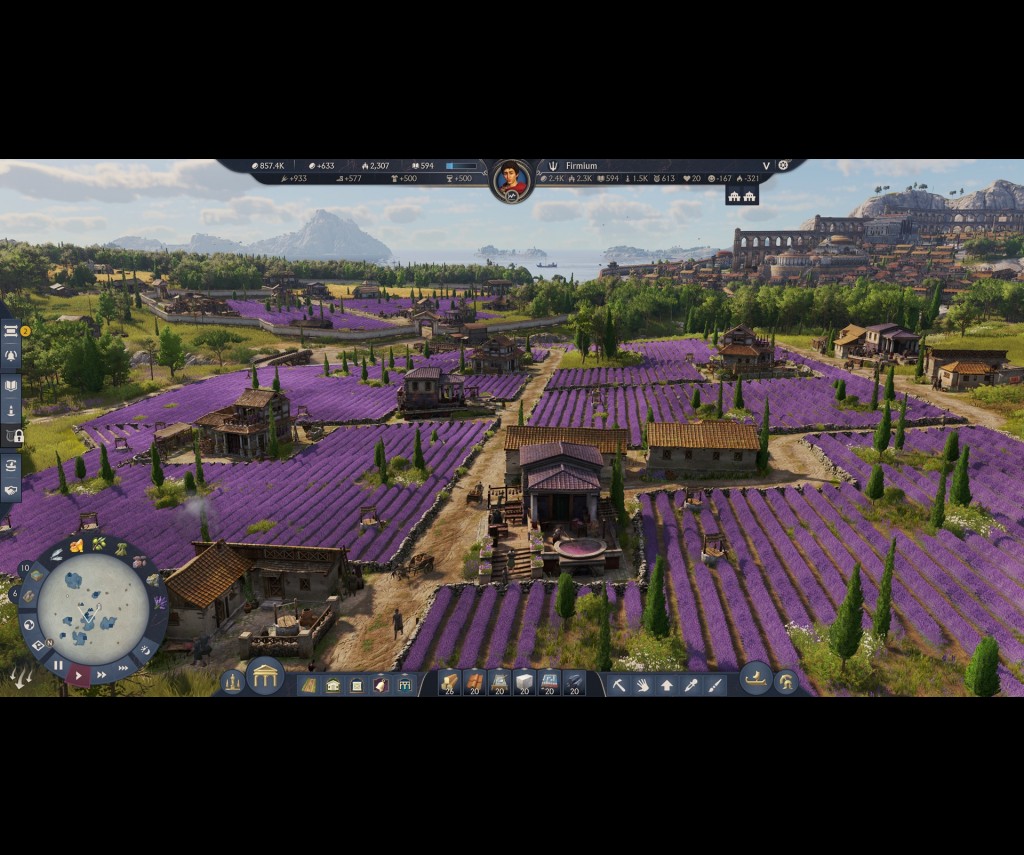Choose the eyedropper copy tool

(x=691, y=685)
